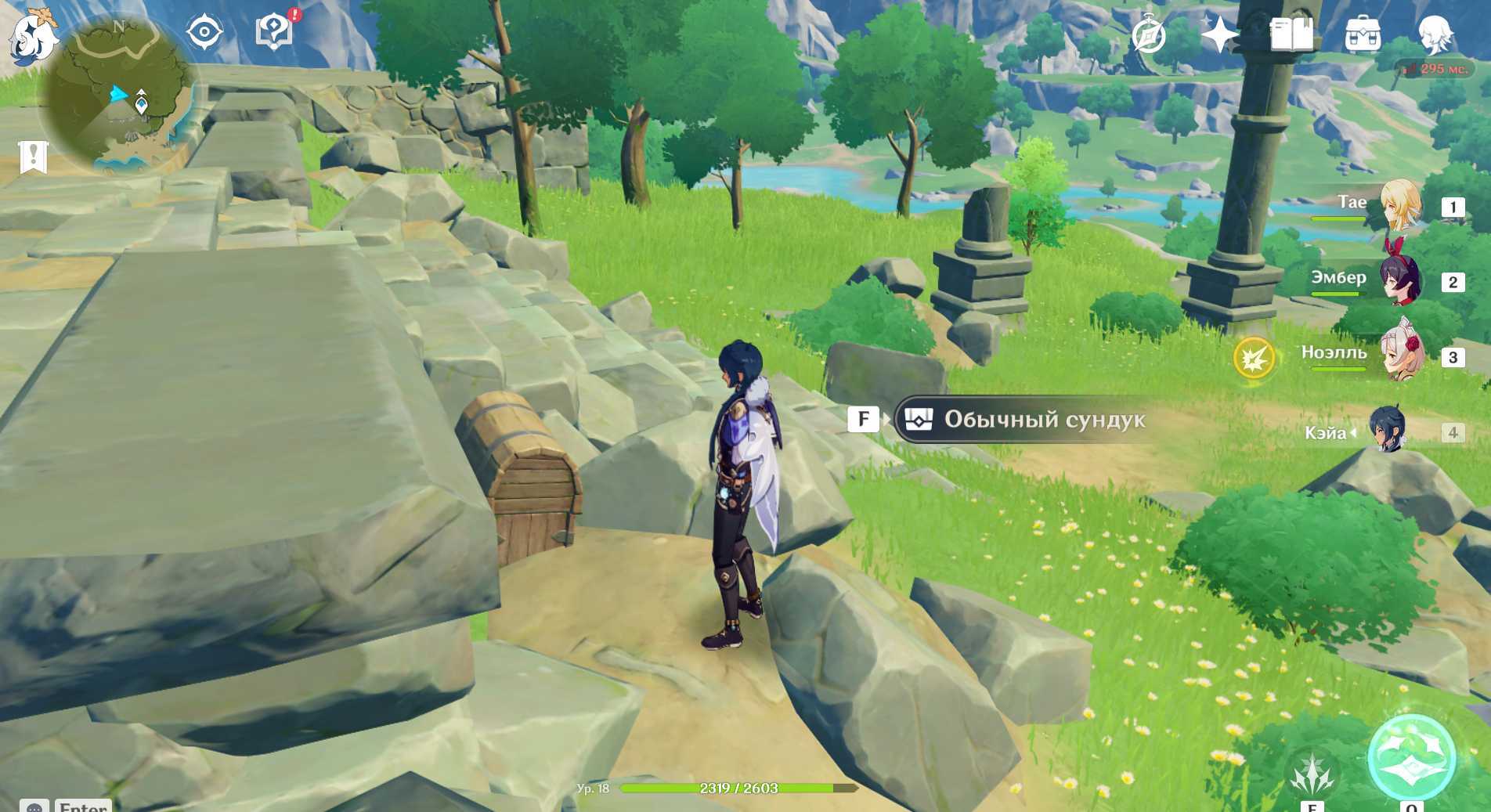Image resolution: width=1491 pixels, height=812 pixels.
Task: Open the character screen icon
Action: [x=1435, y=35]
